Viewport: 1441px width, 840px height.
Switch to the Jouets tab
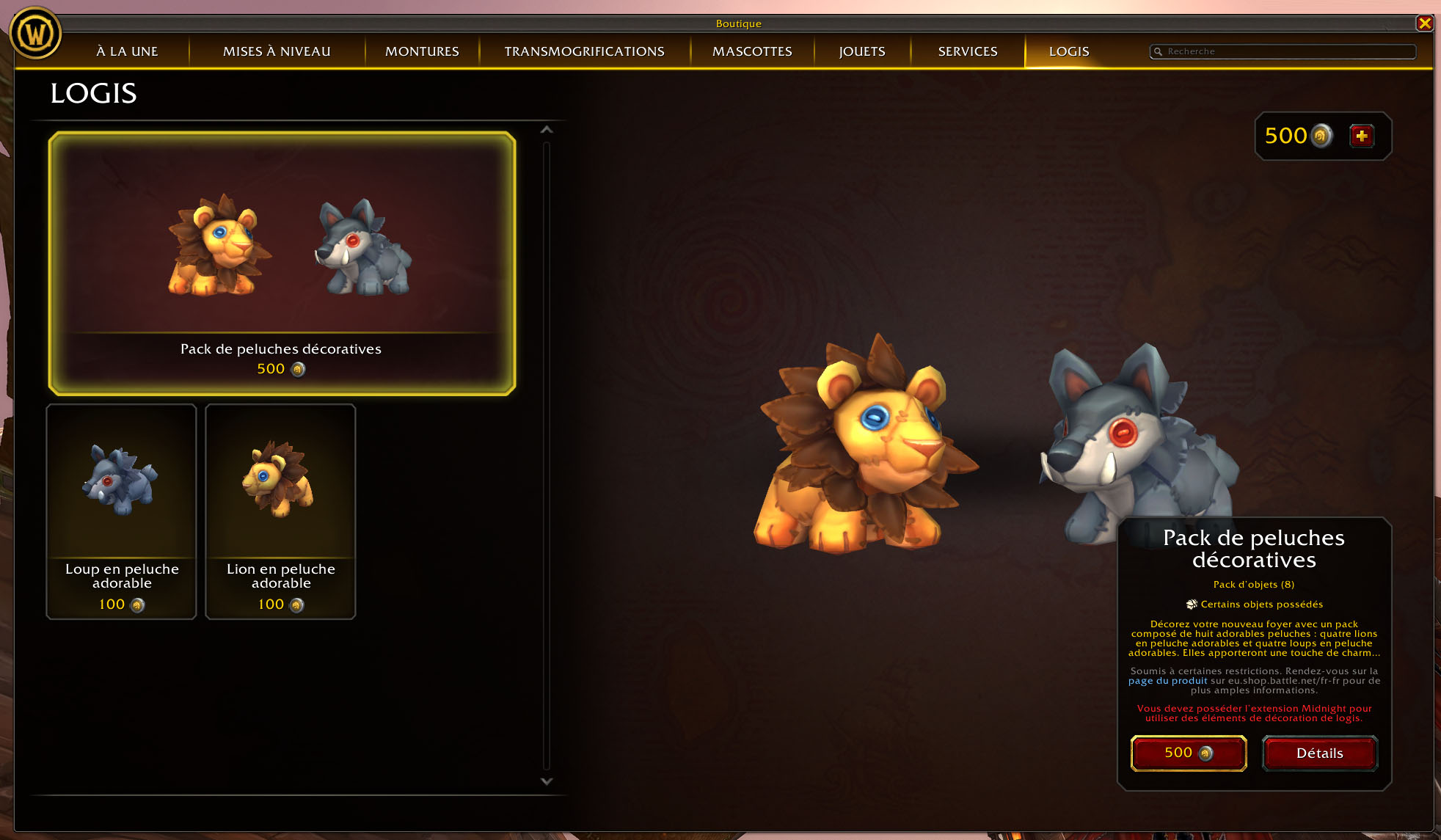point(862,51)
